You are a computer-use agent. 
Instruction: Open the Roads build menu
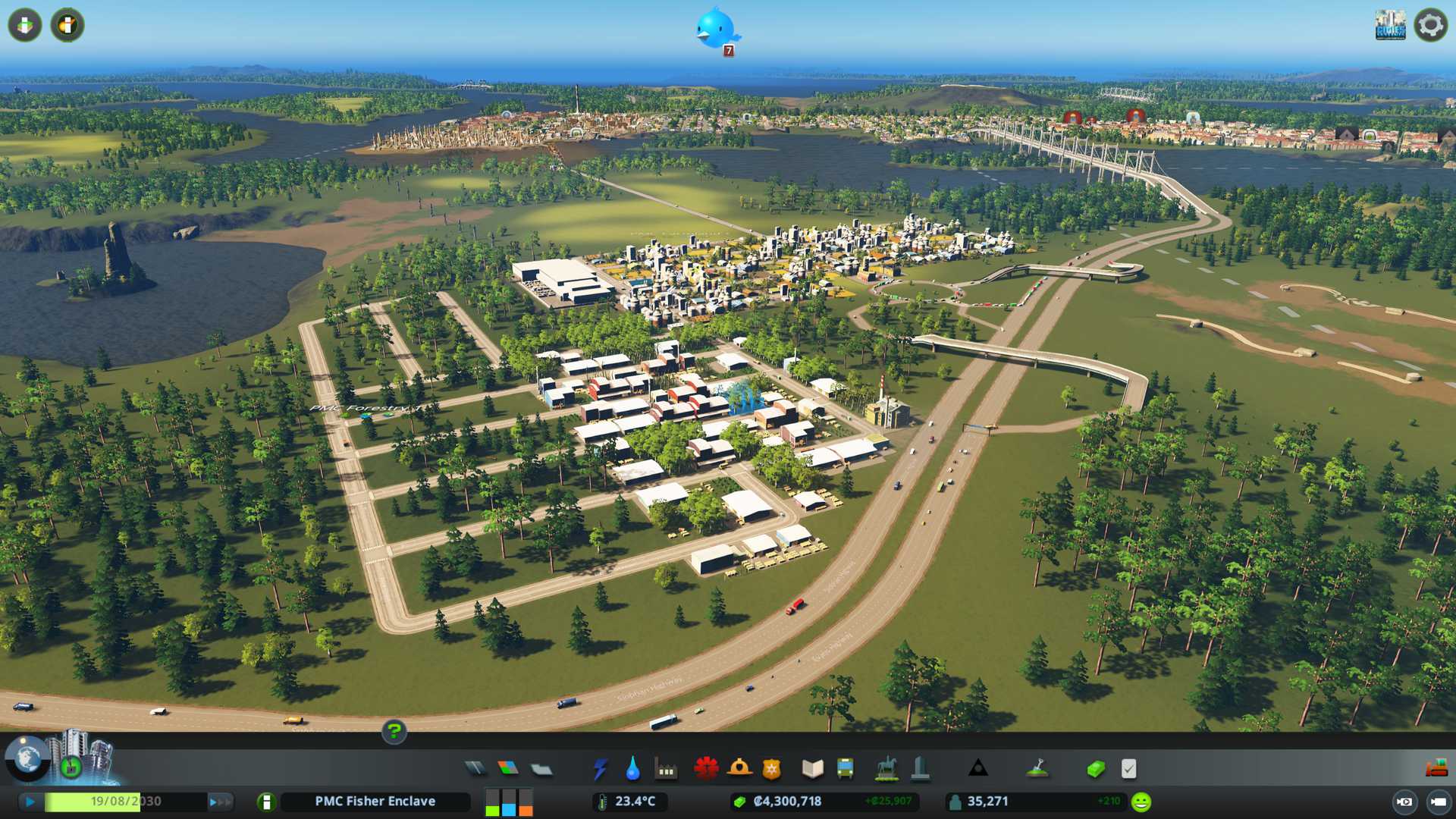(475, 769)
